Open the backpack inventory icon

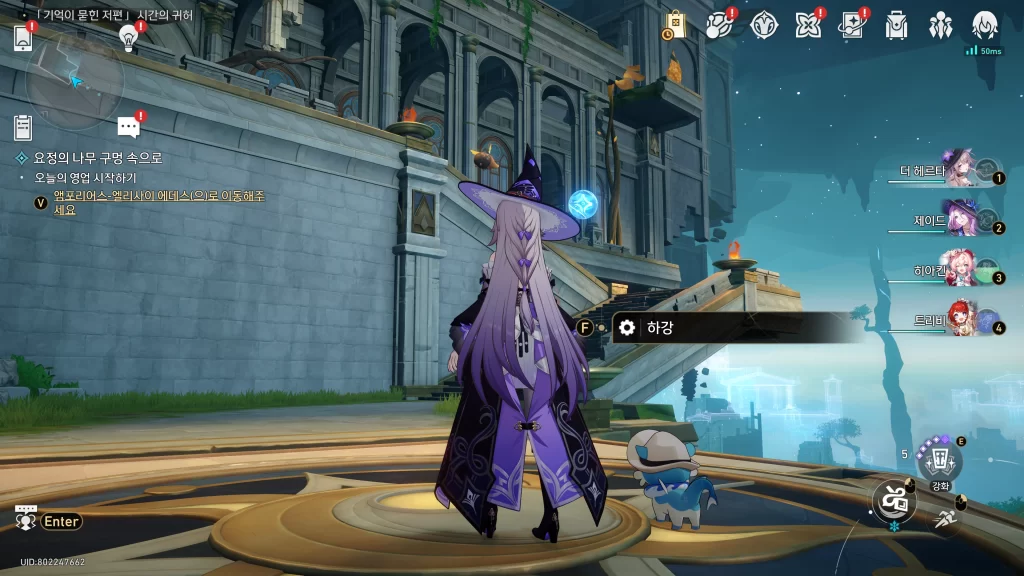pos(896,25)
